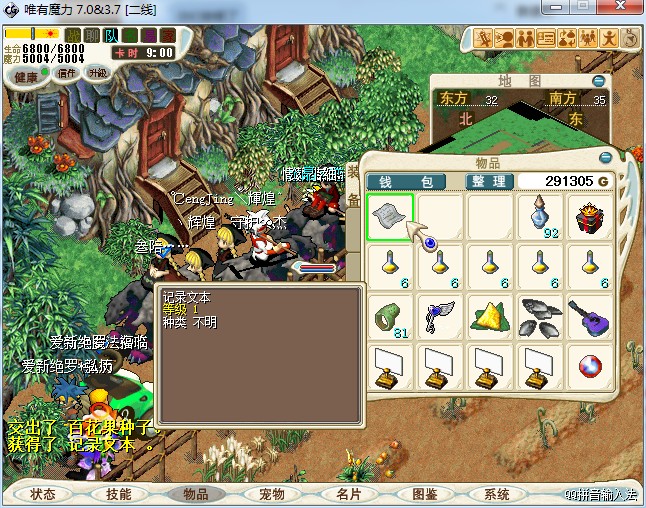646x508 pixels.
Task: Open the 图鉴 album menu
Action: pos(424,494)
